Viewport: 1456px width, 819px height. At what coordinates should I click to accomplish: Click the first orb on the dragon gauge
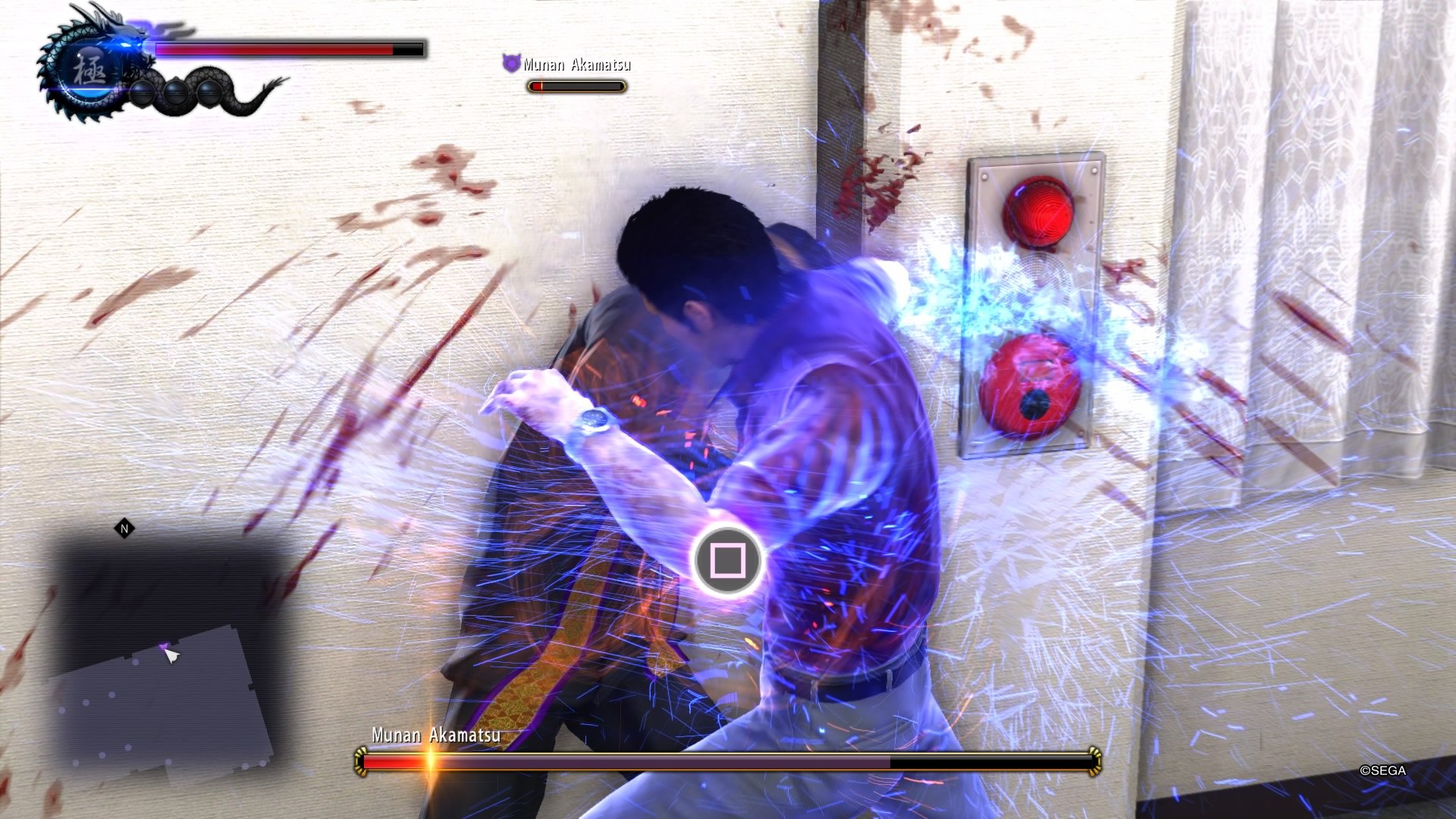pos(143,95)
